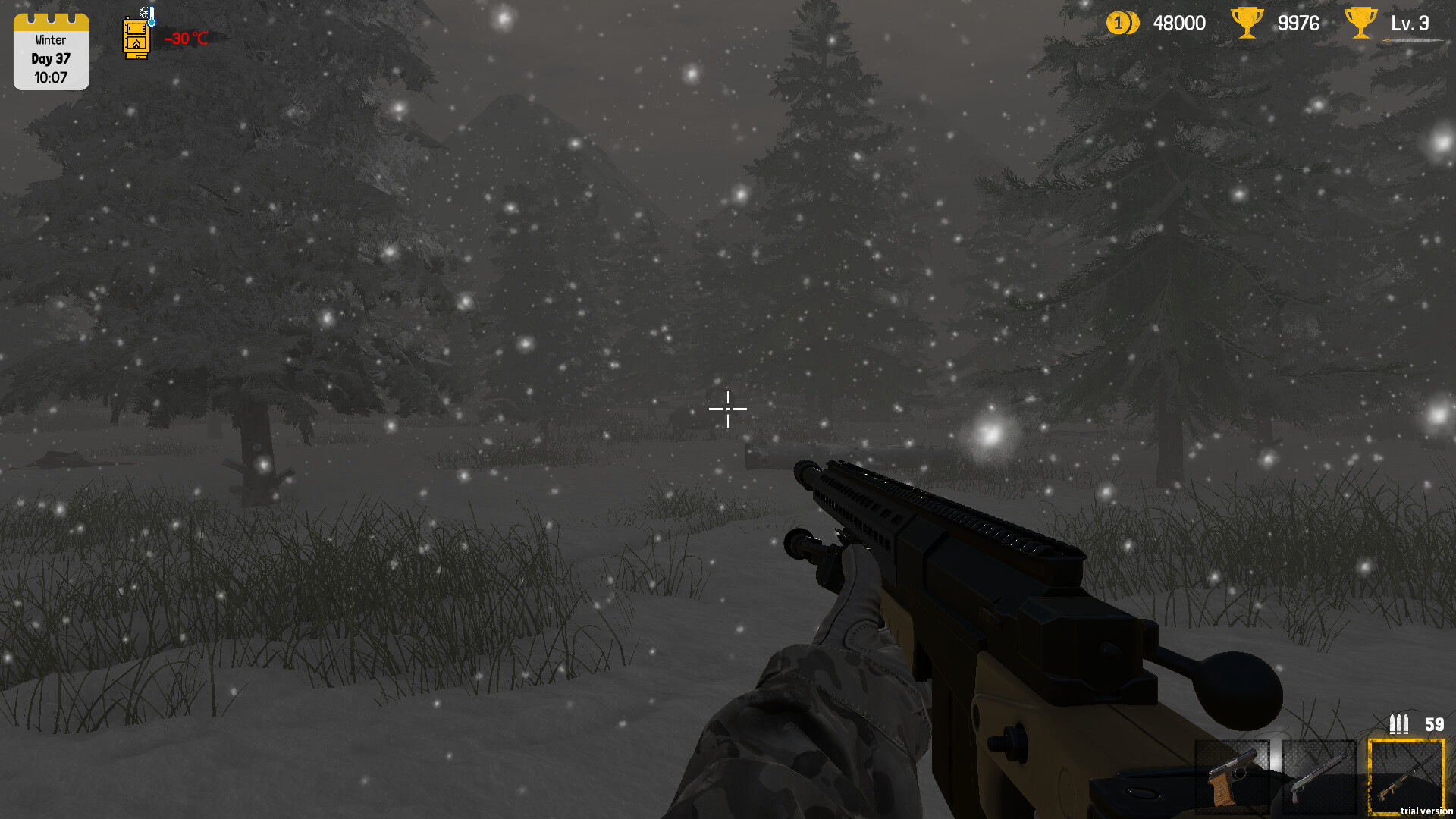Image resolution: width=1456 pixels, height=819 pixels.
Task: Expand the Lv. 3 level details
Action: [1410, 23]
